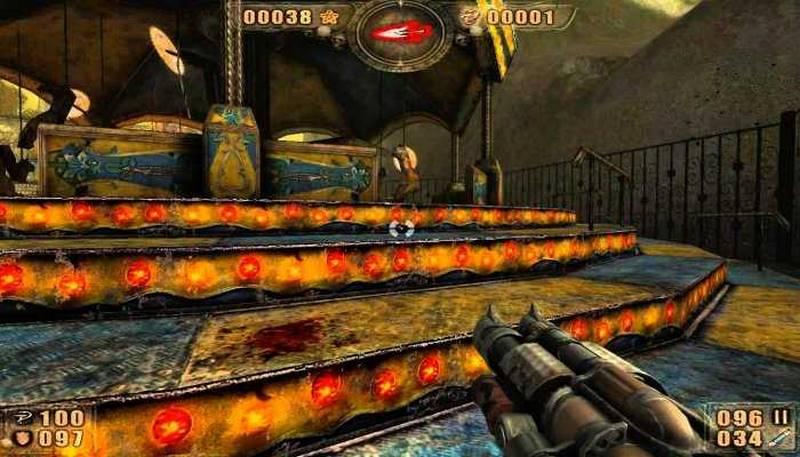Click the red arrow compass
Screen dimensions: 800x457
pyautogui.click(x=401, y=32)
